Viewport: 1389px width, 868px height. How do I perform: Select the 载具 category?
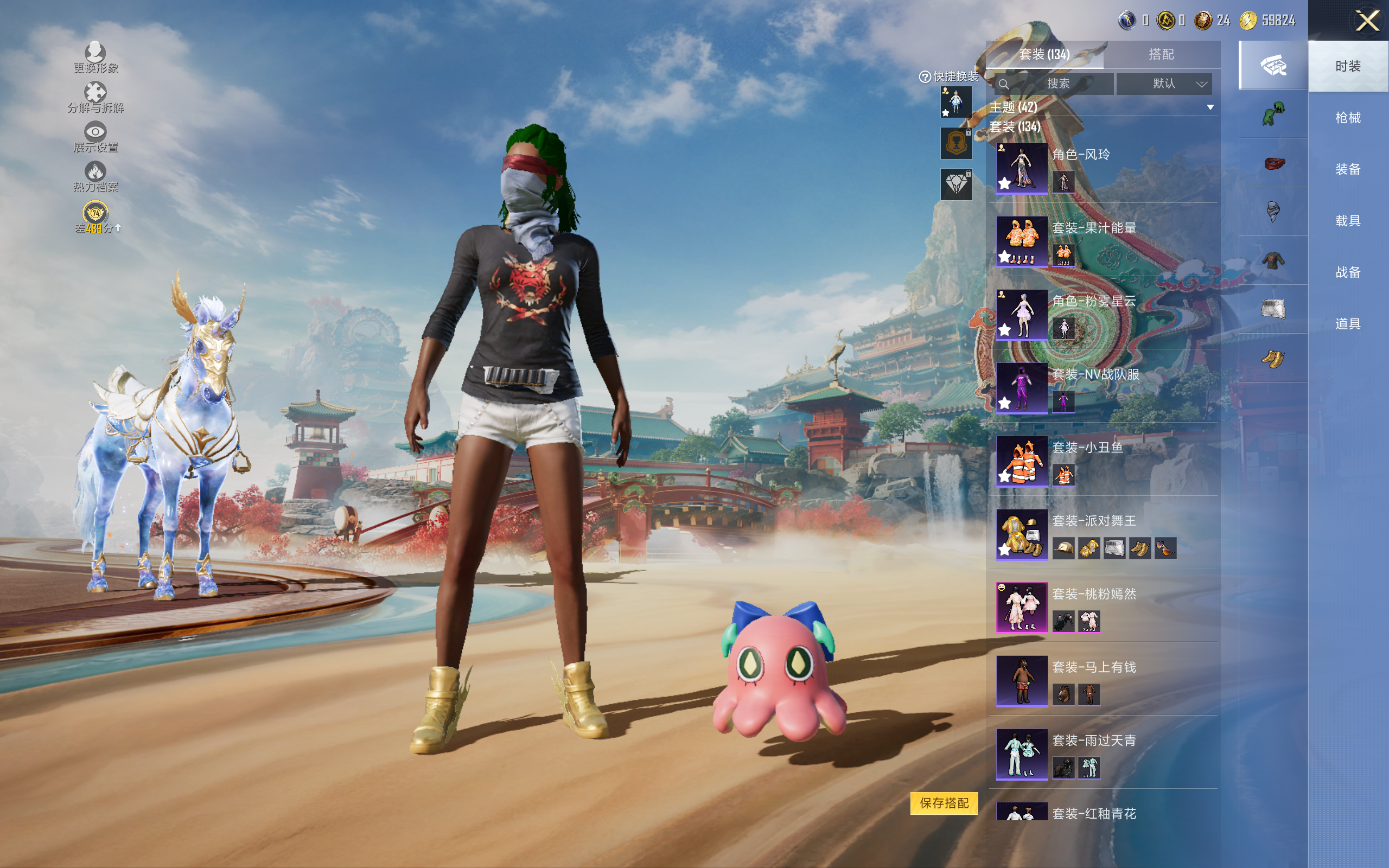1347,221
